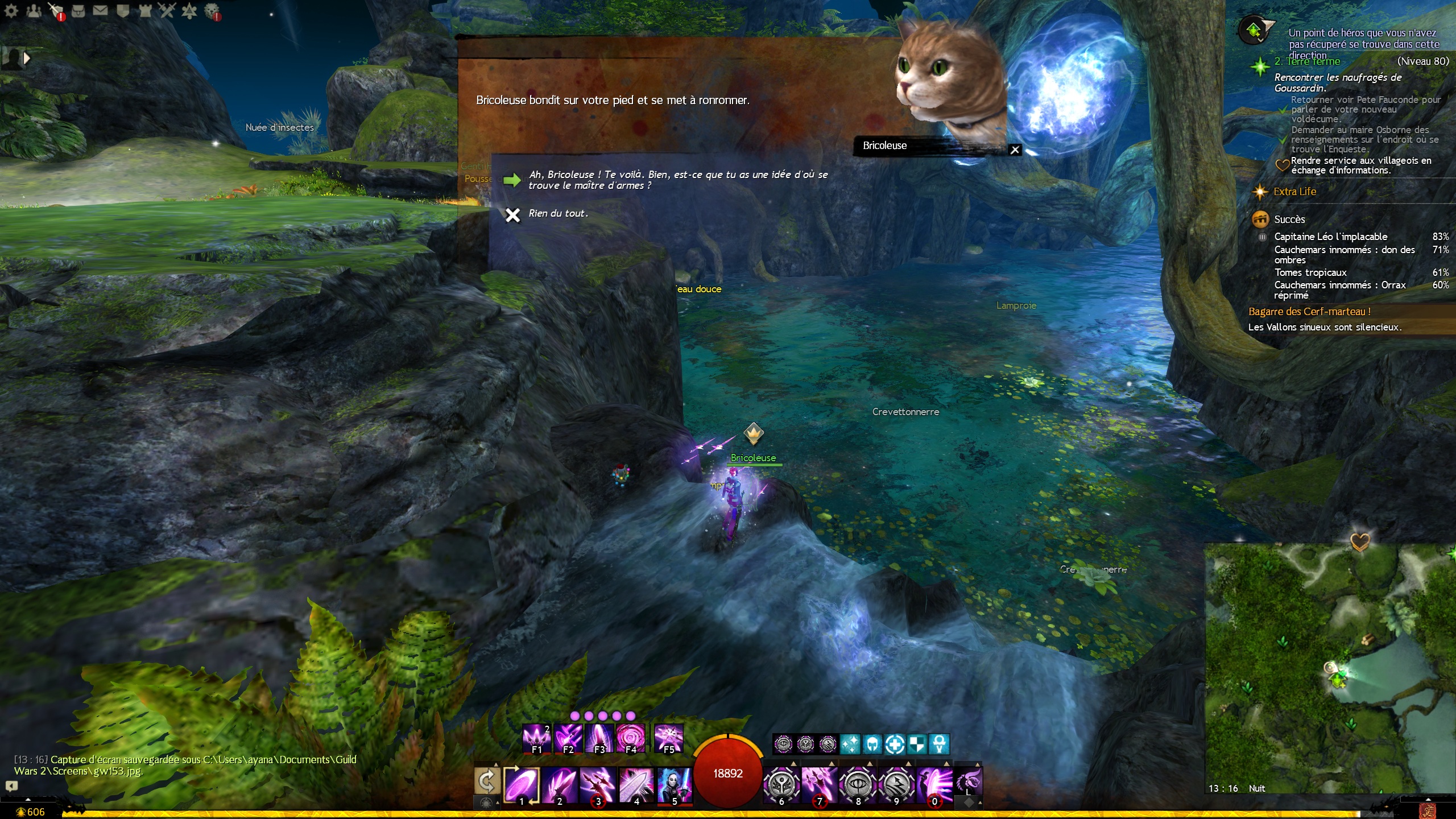
Task: Open the mail envelope icon
Action: (x=100, y=10)
